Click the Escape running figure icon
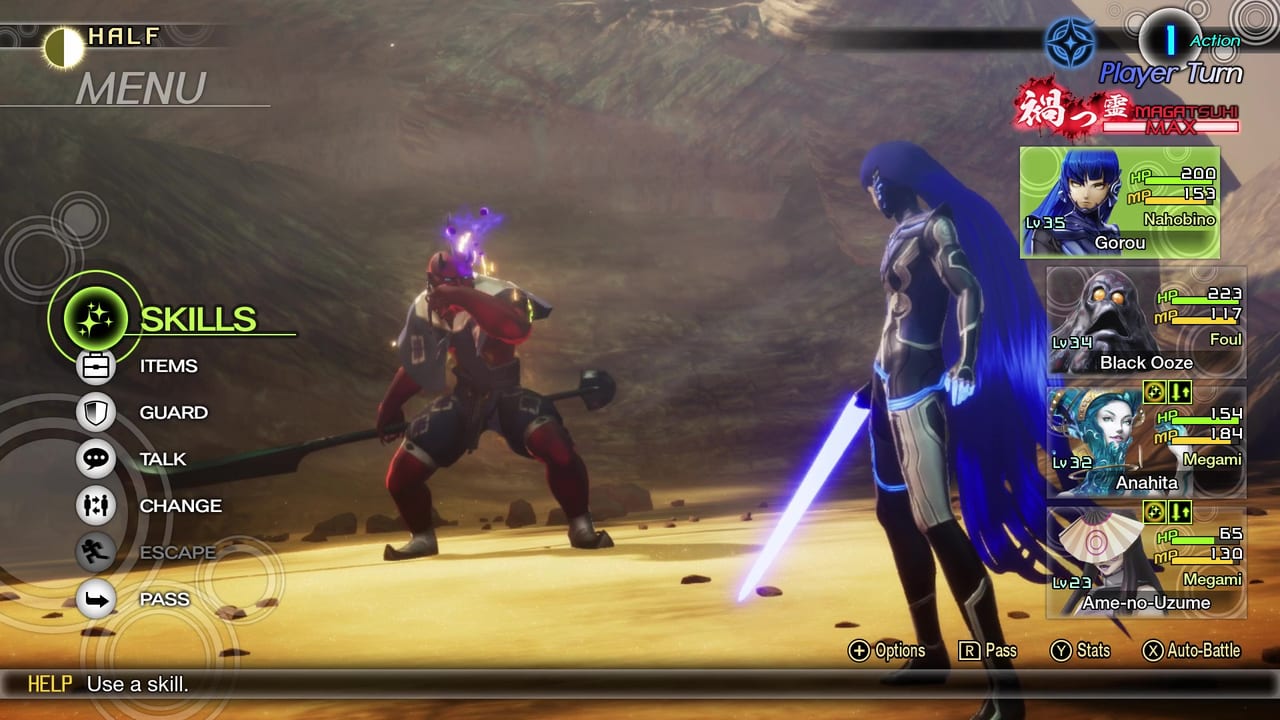The width and height of the screenshot is (1280, 720). click(x=95, y=552)
